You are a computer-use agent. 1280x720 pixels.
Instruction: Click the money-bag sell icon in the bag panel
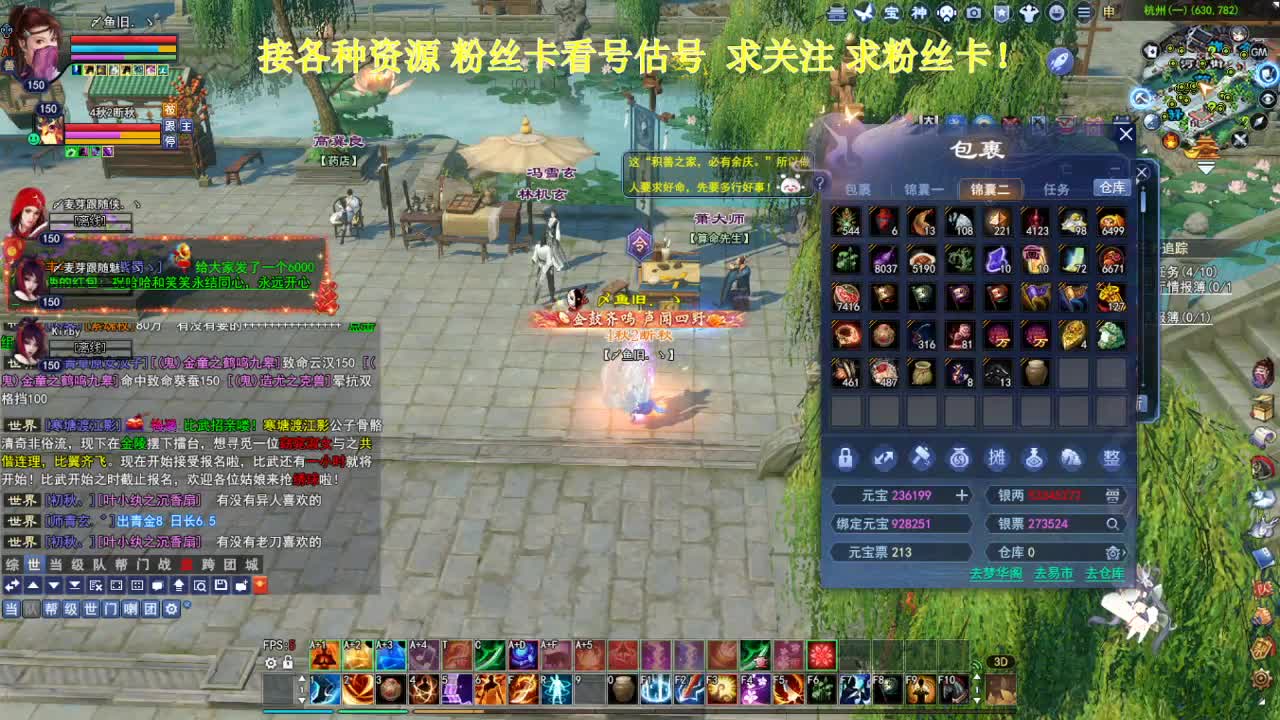click(x=958, y=458)
